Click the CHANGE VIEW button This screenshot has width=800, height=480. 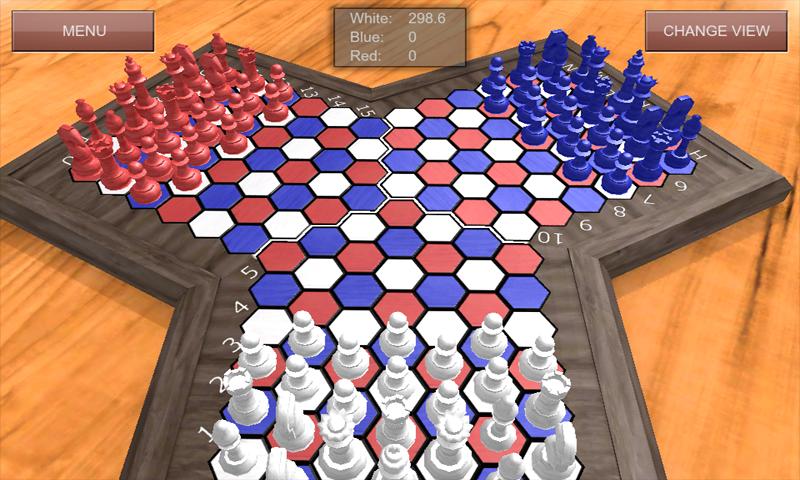click(716, 30)
